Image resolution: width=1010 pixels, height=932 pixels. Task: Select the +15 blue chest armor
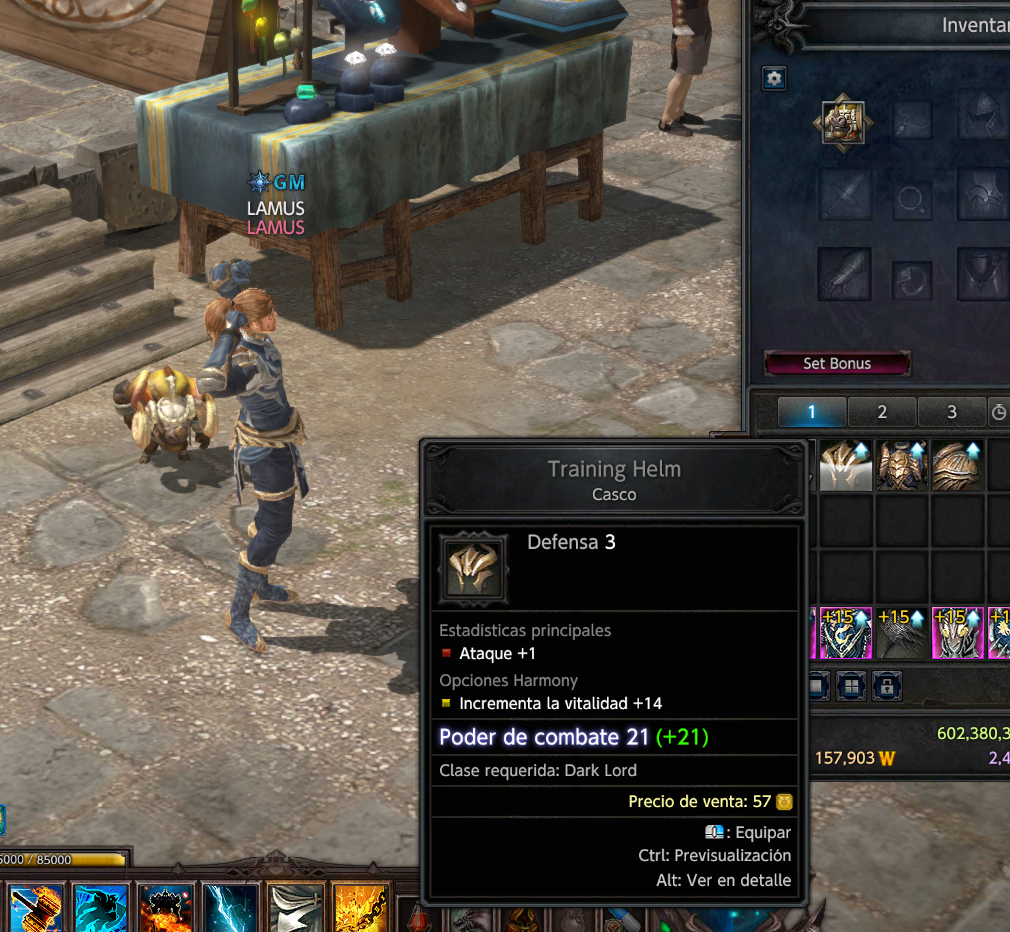point(845,633)
